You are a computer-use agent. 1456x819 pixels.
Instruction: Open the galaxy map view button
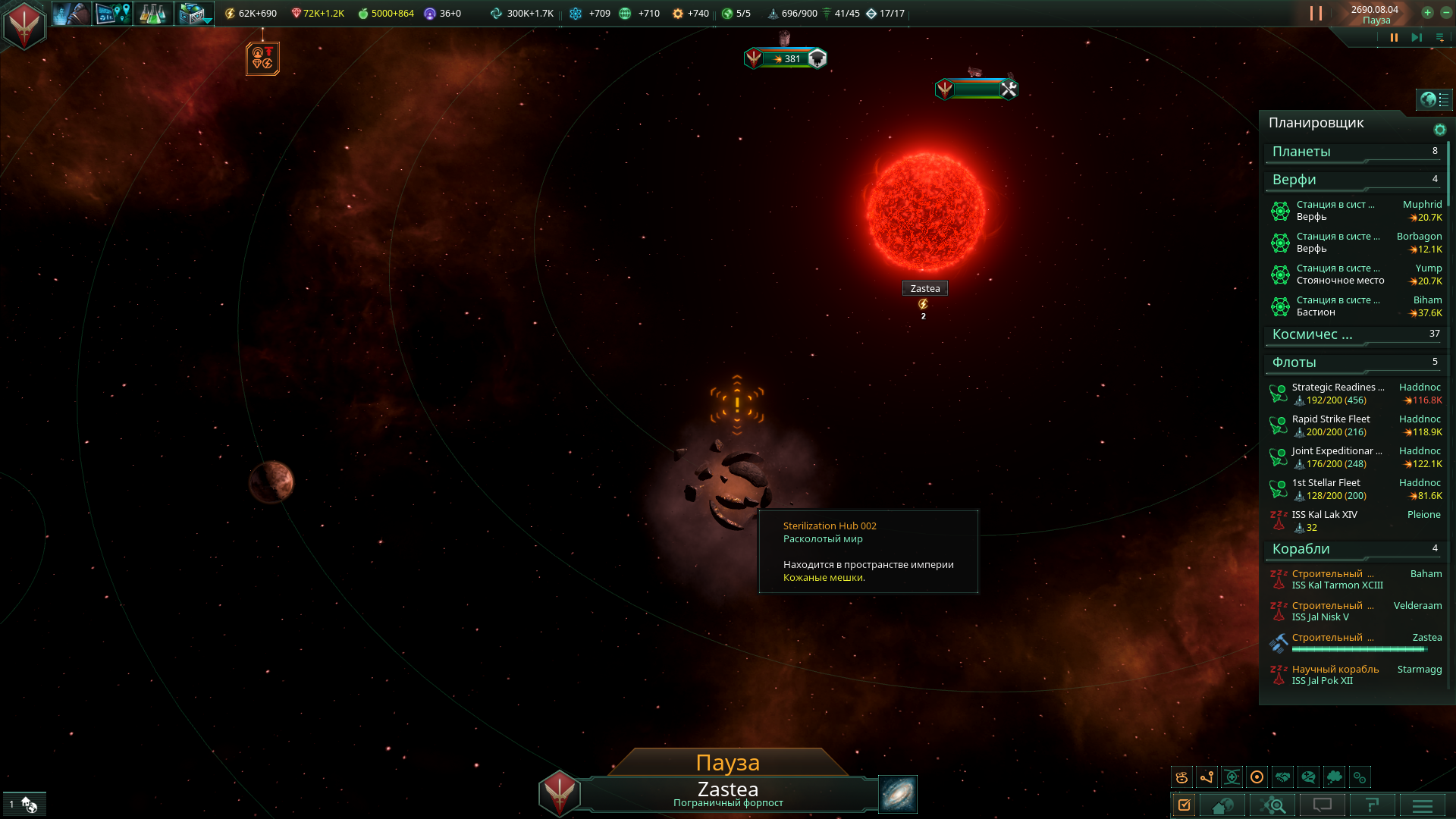[898, 794]
